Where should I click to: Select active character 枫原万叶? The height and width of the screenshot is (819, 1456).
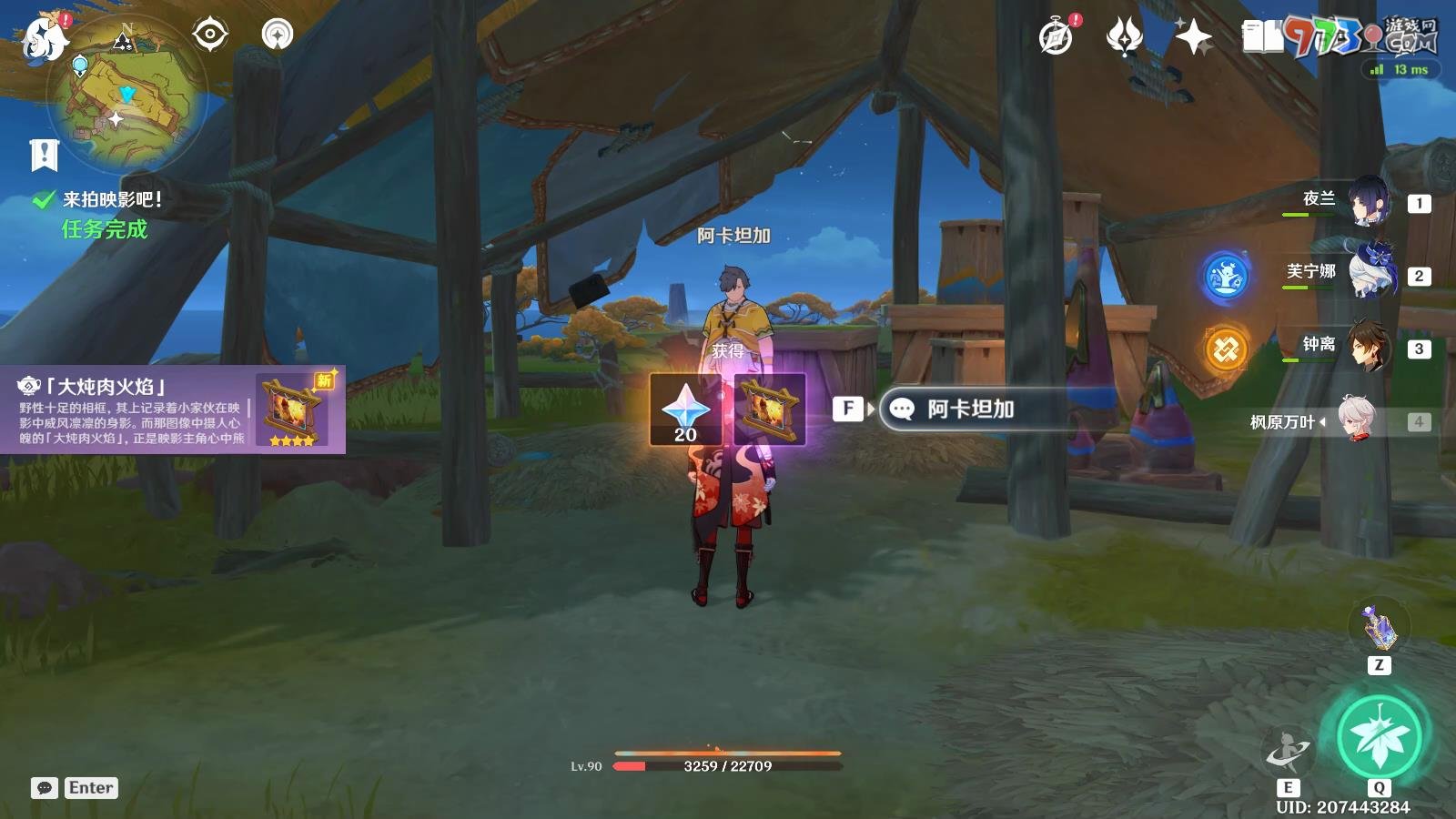click(1356, 420)
